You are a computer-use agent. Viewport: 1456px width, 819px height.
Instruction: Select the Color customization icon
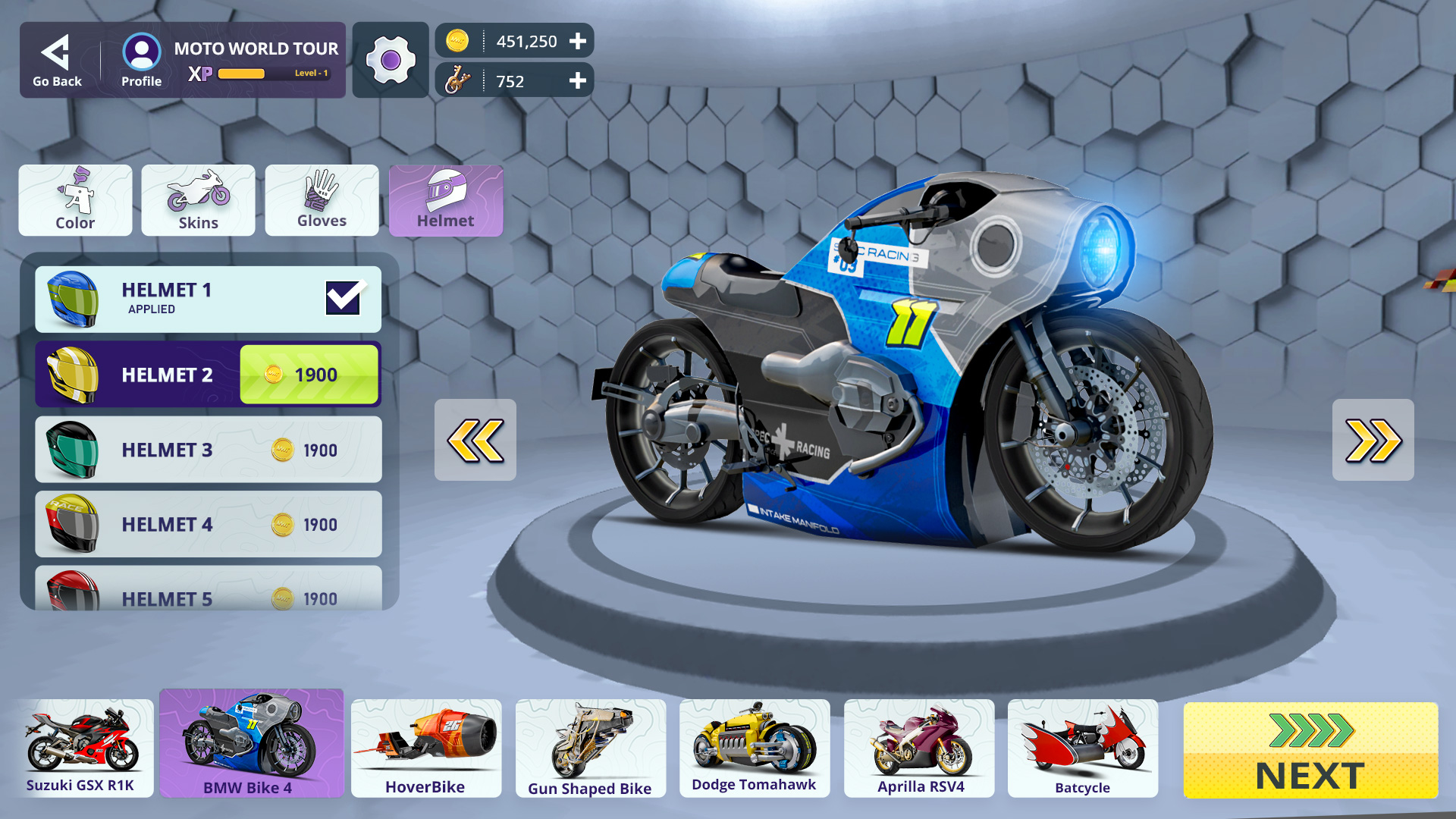point(75,200)
